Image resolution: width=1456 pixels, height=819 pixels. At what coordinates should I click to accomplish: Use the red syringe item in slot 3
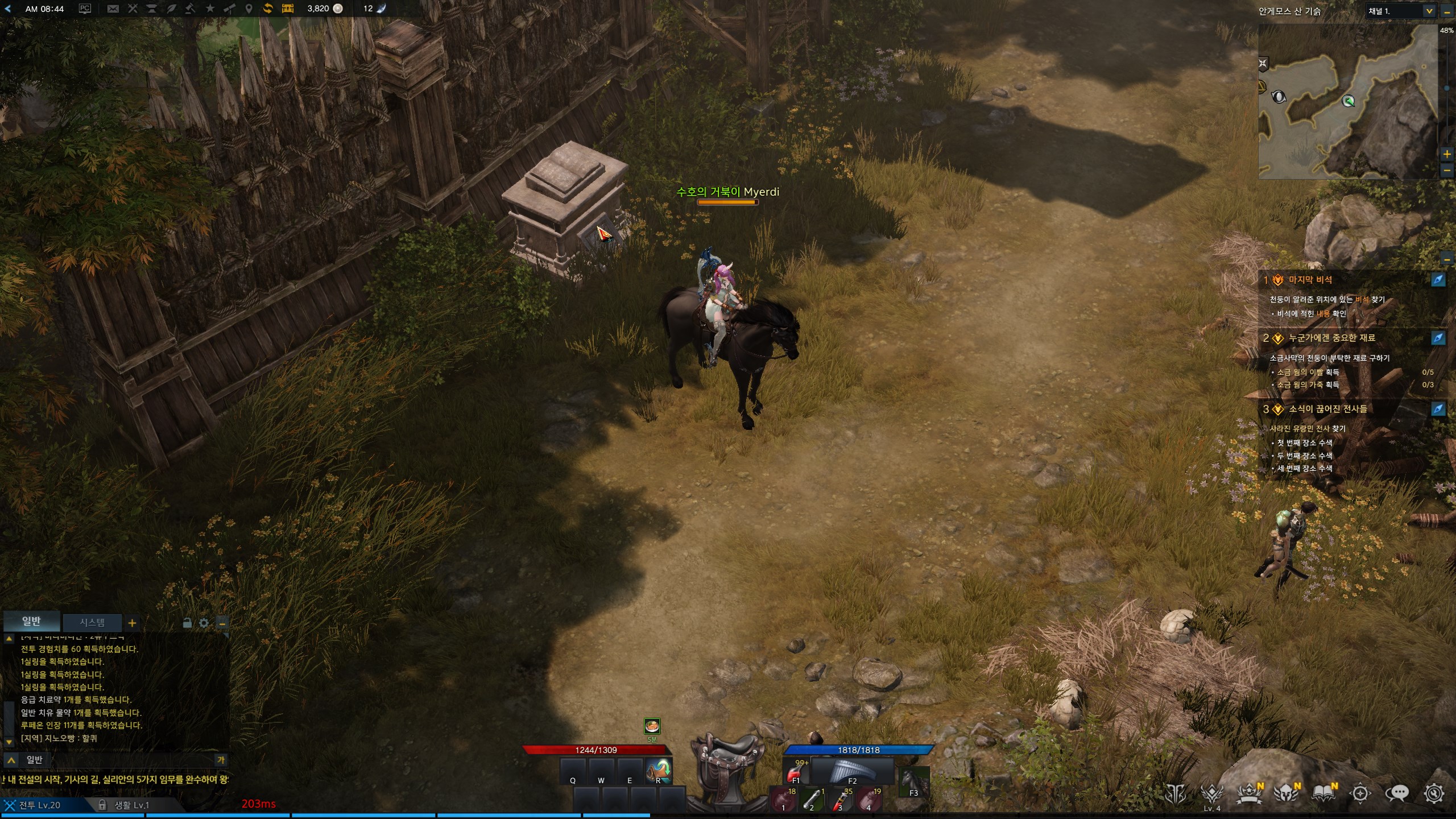[x=839, y=799]
